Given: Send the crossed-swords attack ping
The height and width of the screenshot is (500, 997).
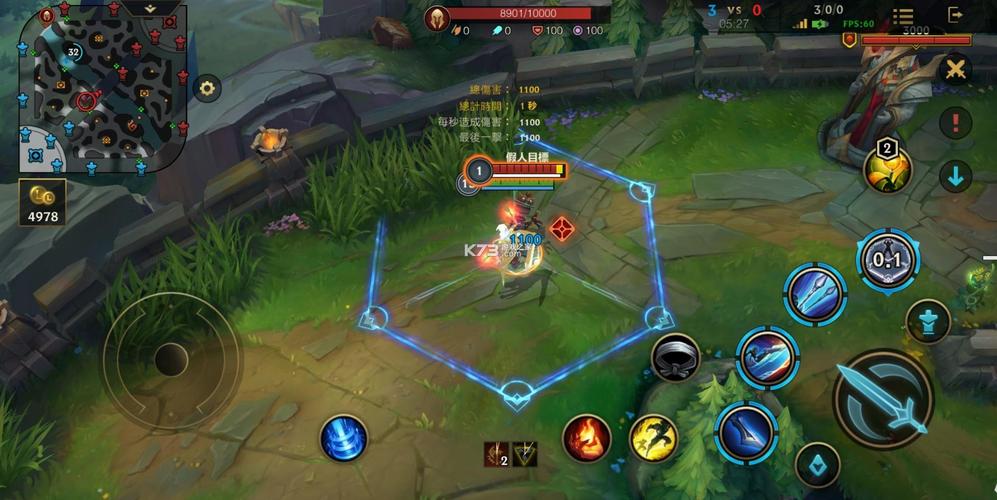Looking at the screenshot, I should 956,69.
